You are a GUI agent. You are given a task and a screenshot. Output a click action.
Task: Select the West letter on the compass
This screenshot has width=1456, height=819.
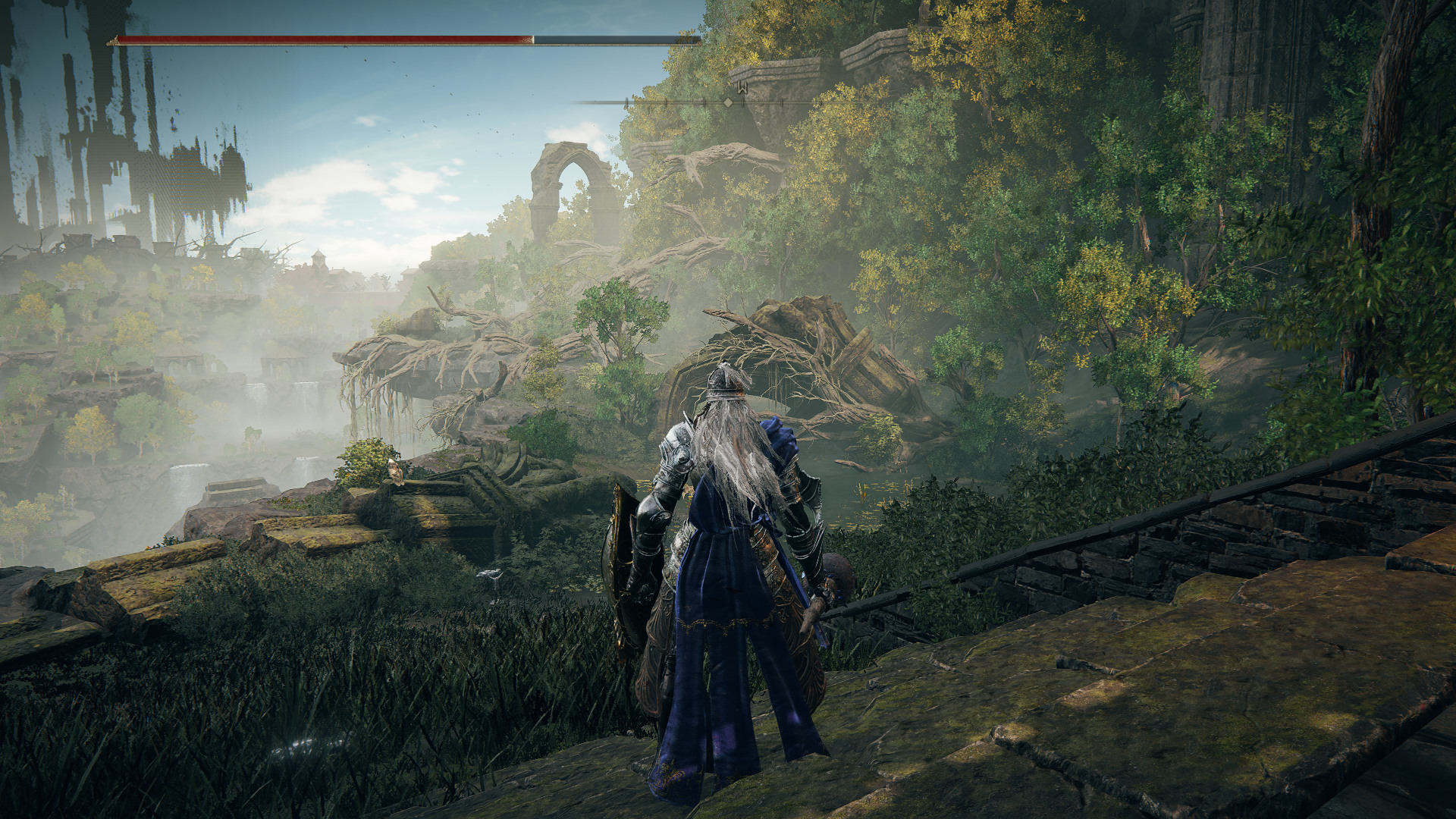tap(744, 89)
